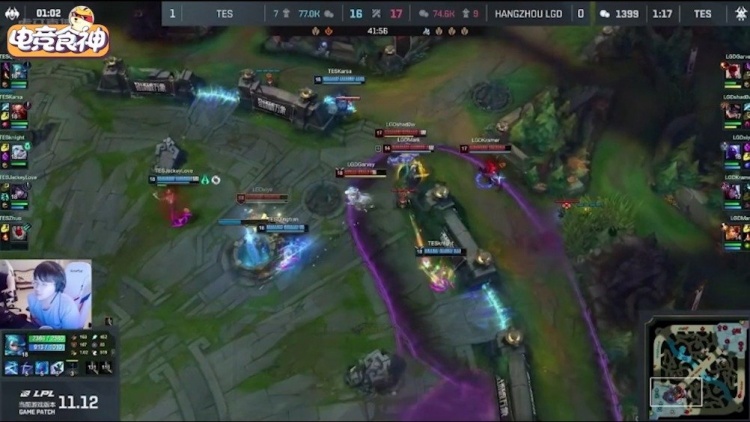Select TESJackeyLove's champion portrait
The image size is (750, 422).
(x=19, y=191)
